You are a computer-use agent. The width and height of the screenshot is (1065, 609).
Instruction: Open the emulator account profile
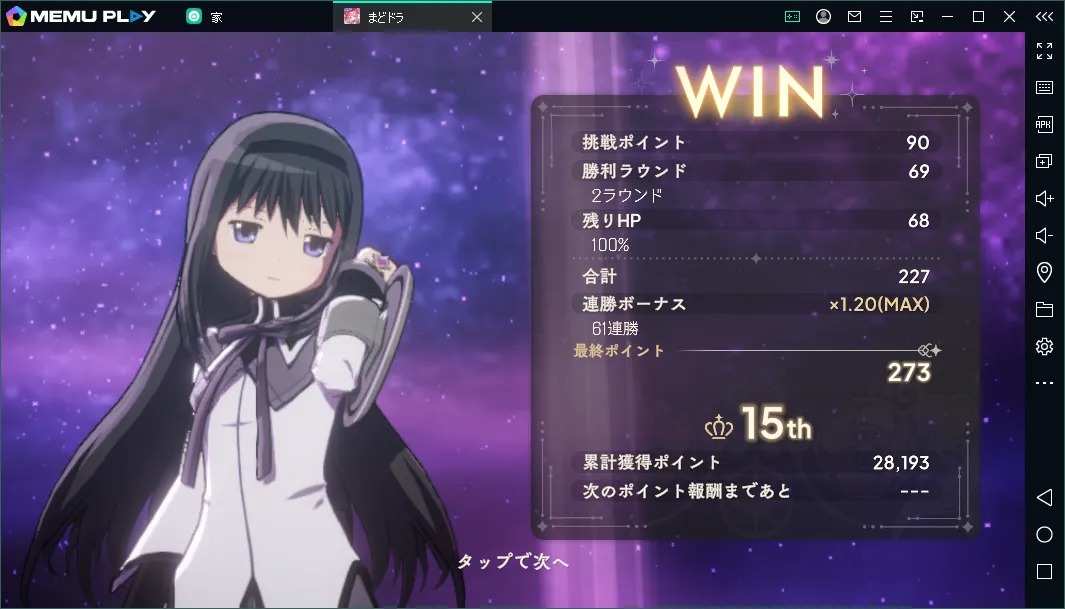(x=823, y=16)
